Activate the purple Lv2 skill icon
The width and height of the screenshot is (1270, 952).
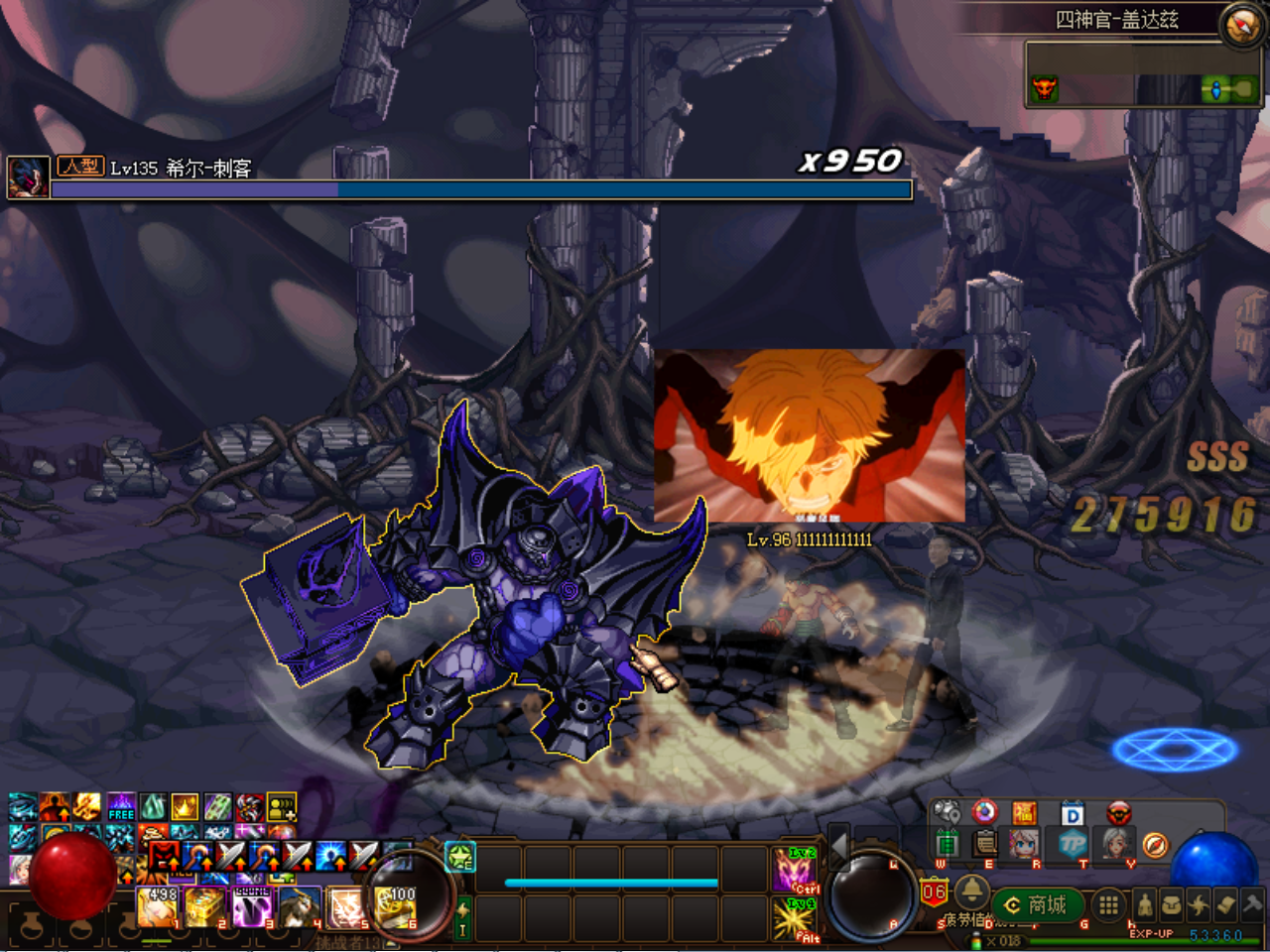tap(796, 870)
